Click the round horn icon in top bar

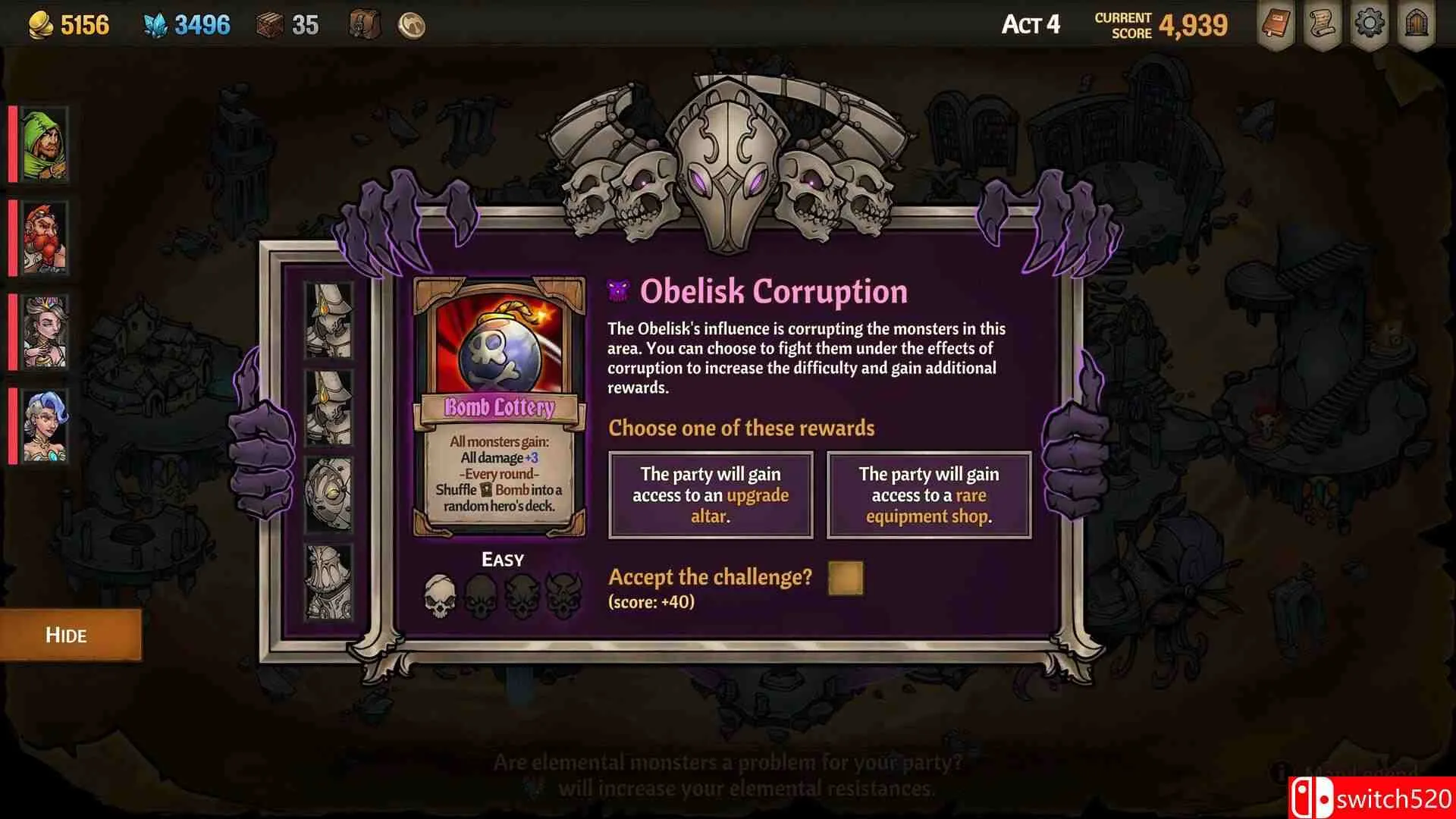click(411, 26)
